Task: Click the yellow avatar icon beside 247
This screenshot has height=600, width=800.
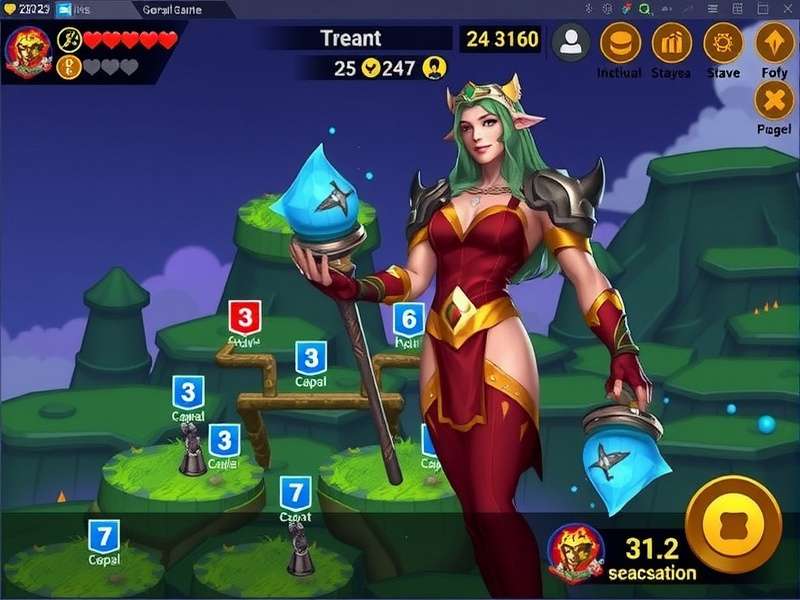Action: (x=435, y=68)
